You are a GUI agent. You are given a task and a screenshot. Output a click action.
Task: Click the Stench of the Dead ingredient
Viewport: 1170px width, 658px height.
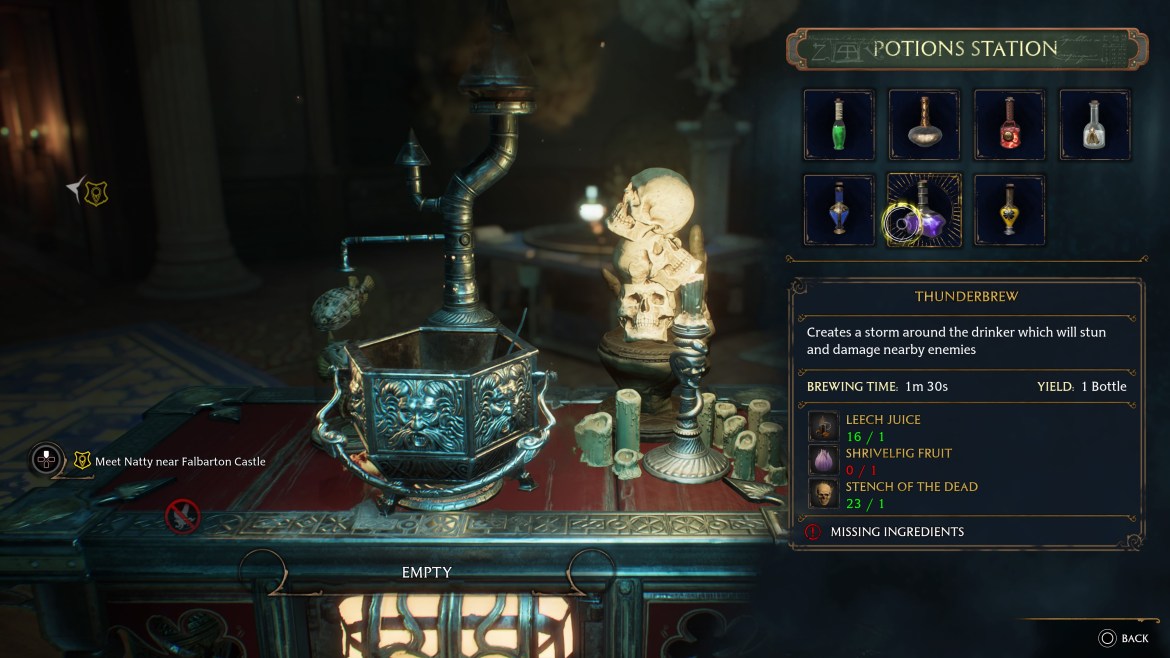(824, 494)
